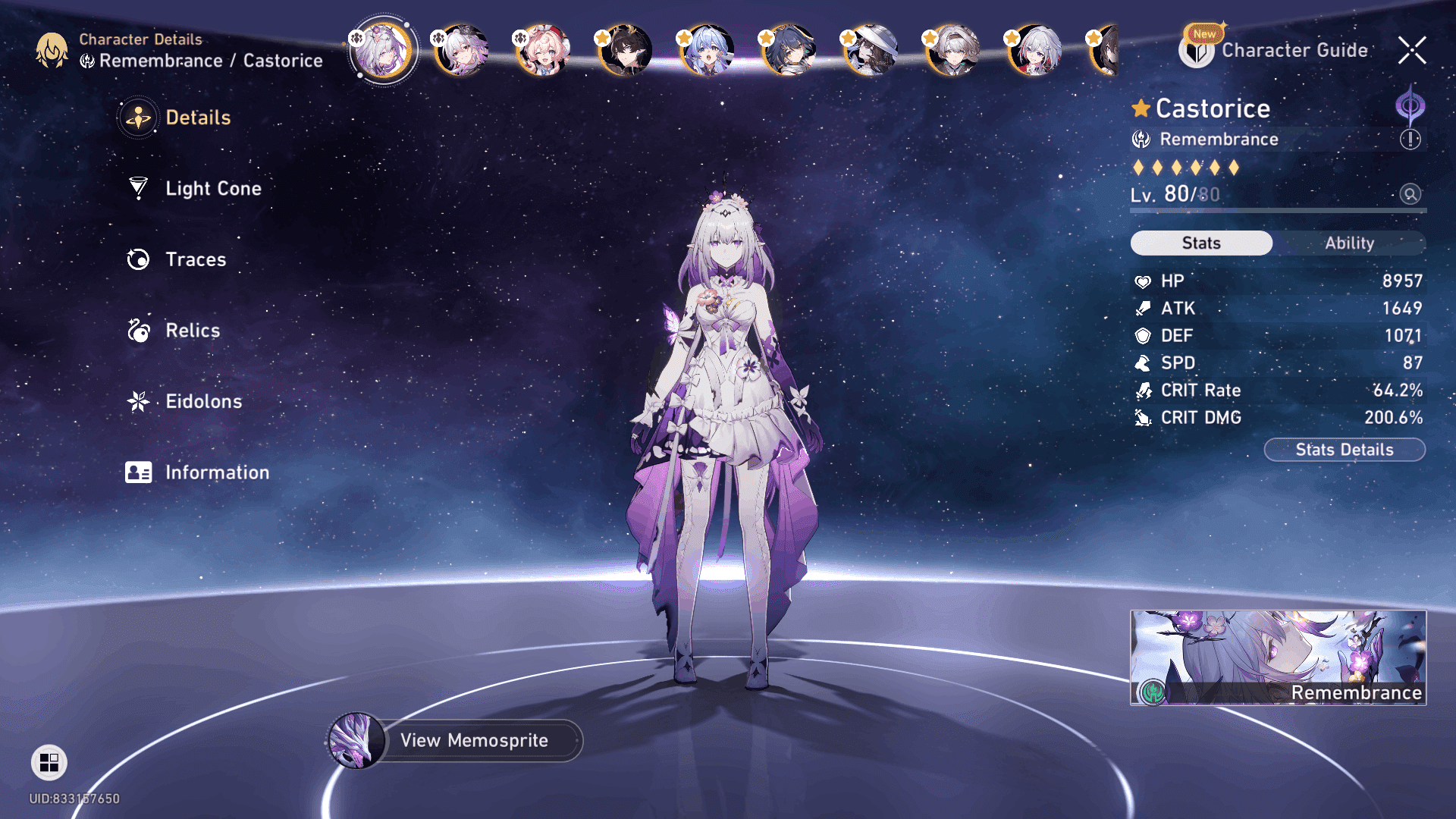Choose the blue-haired character portrait
1456x819 pixels.
pos(707,51)
